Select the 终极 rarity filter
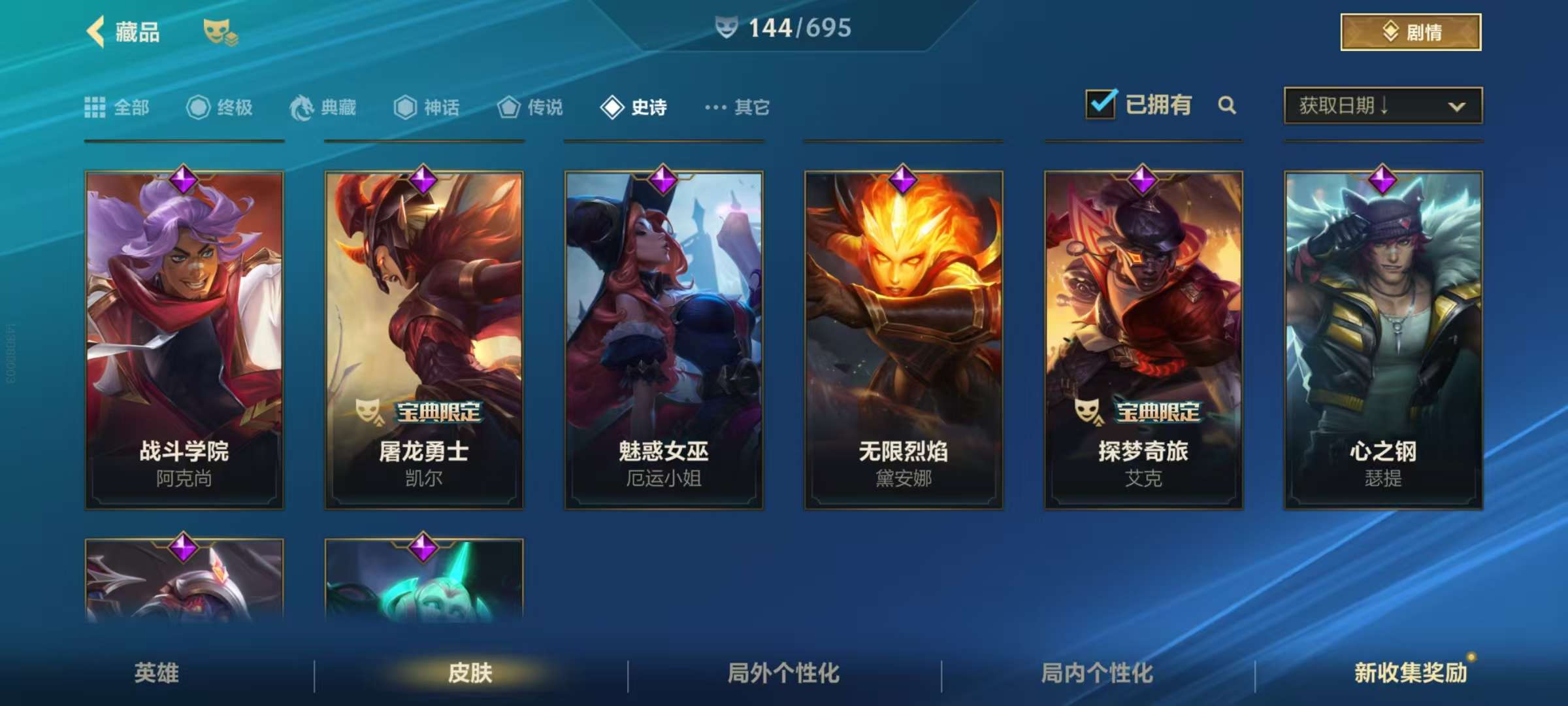The height and width of the screenshot is (706, 1568). (x=220, y=107)
